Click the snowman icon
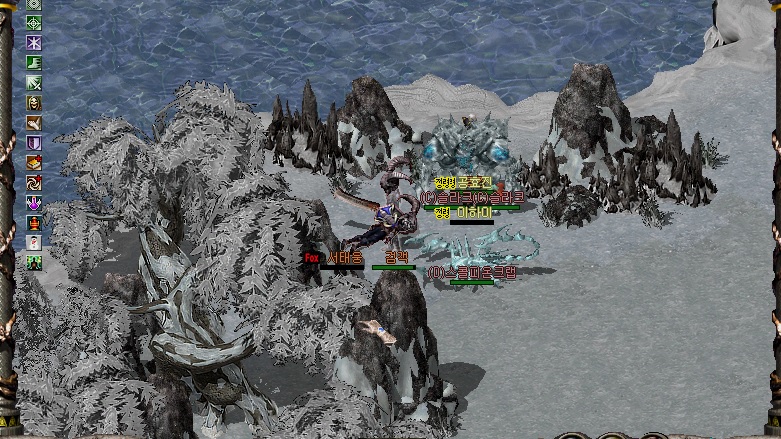This screenshot has height=439, width=781. (34, 243)
